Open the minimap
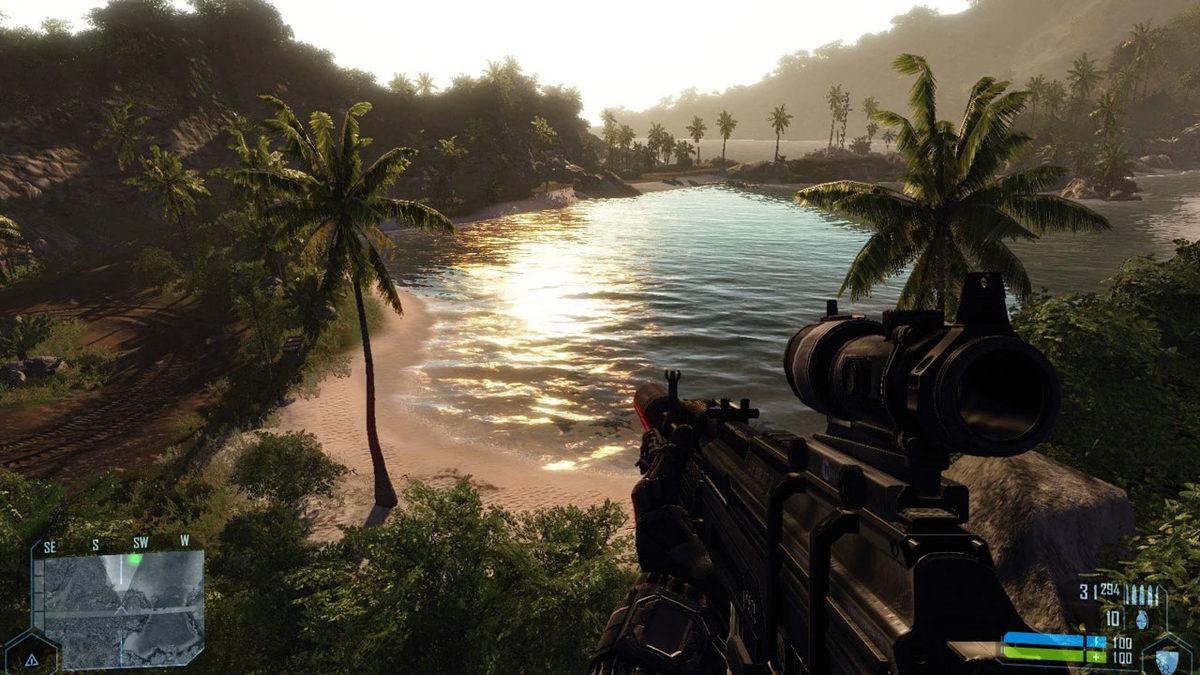1200x675 pixels. point(119,610)
